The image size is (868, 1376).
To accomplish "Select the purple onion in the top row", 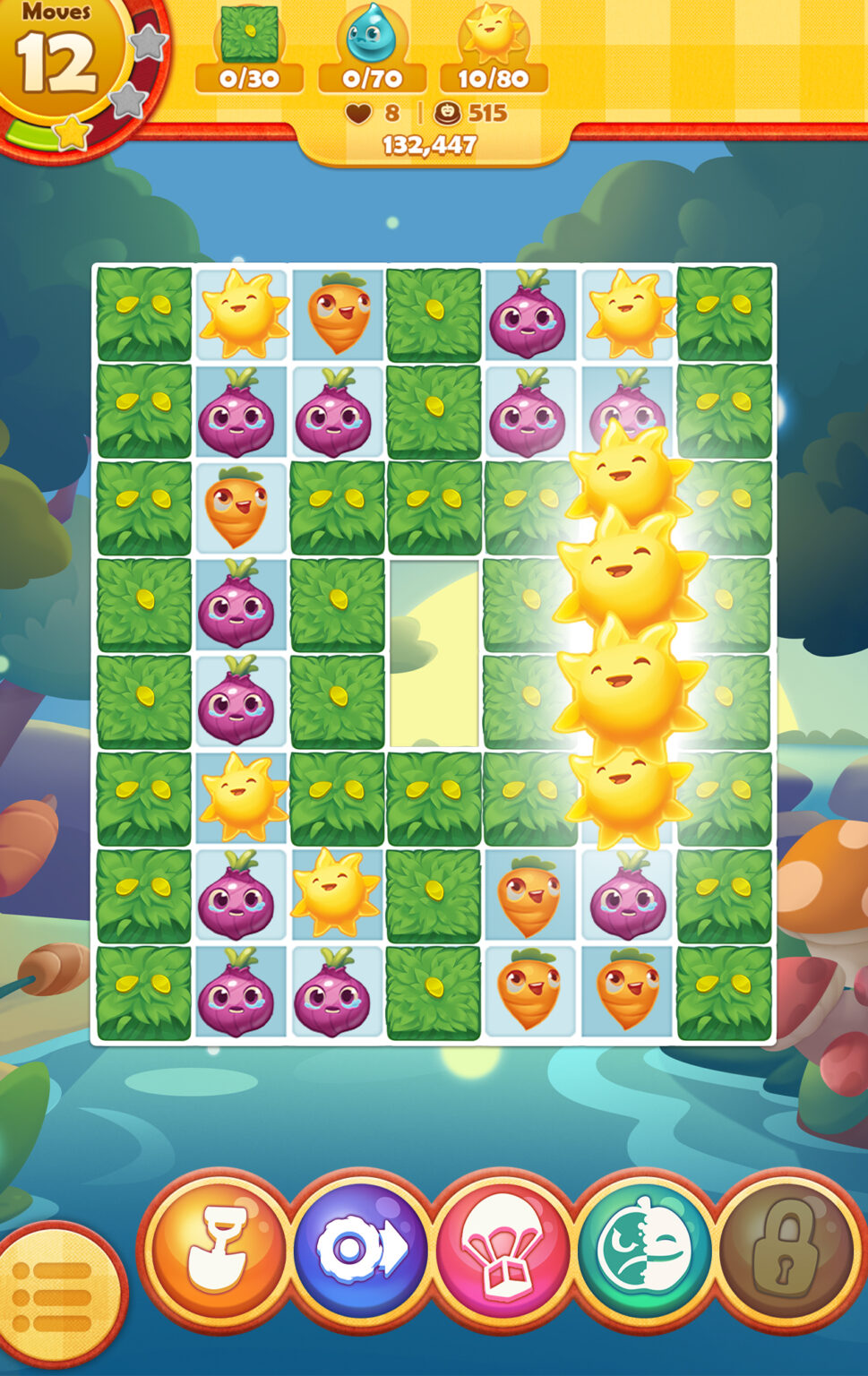I will point(529,314).
